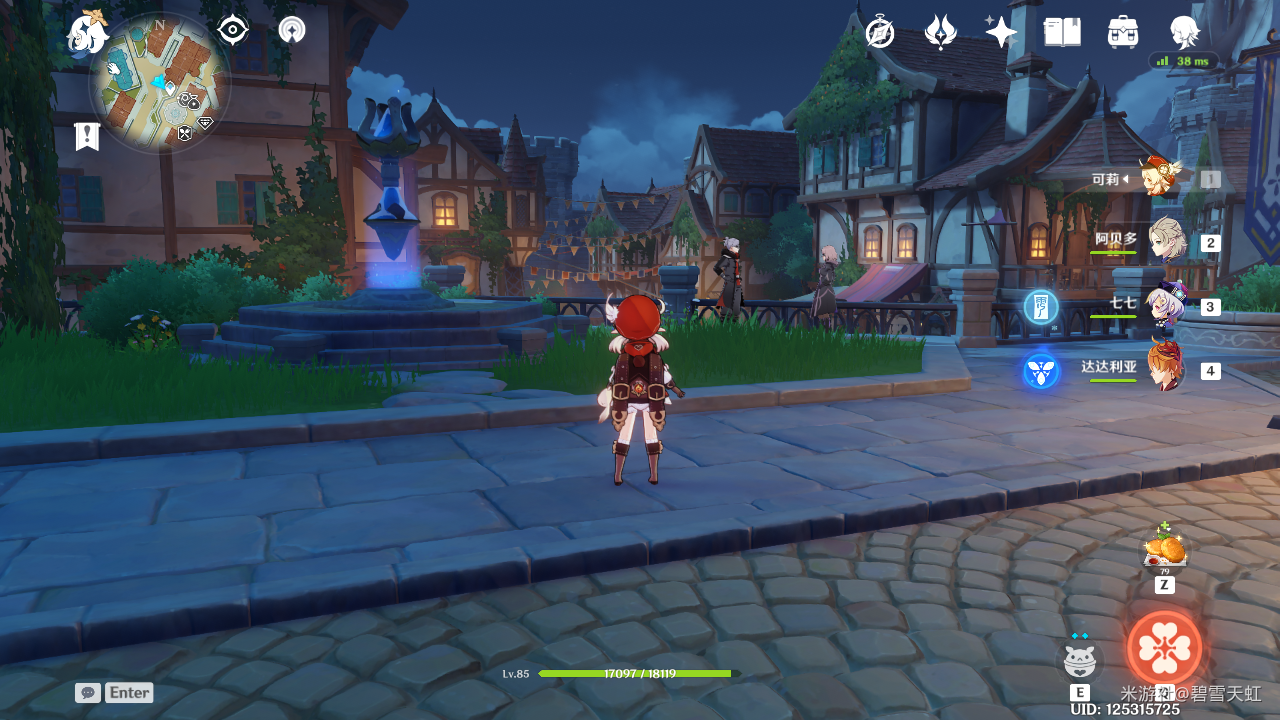Viewport: 1280px width, 720px height.
Task: Trigger Klee's Jumpy Dumpty Elemental Skill
Action: click(1080, 661)
